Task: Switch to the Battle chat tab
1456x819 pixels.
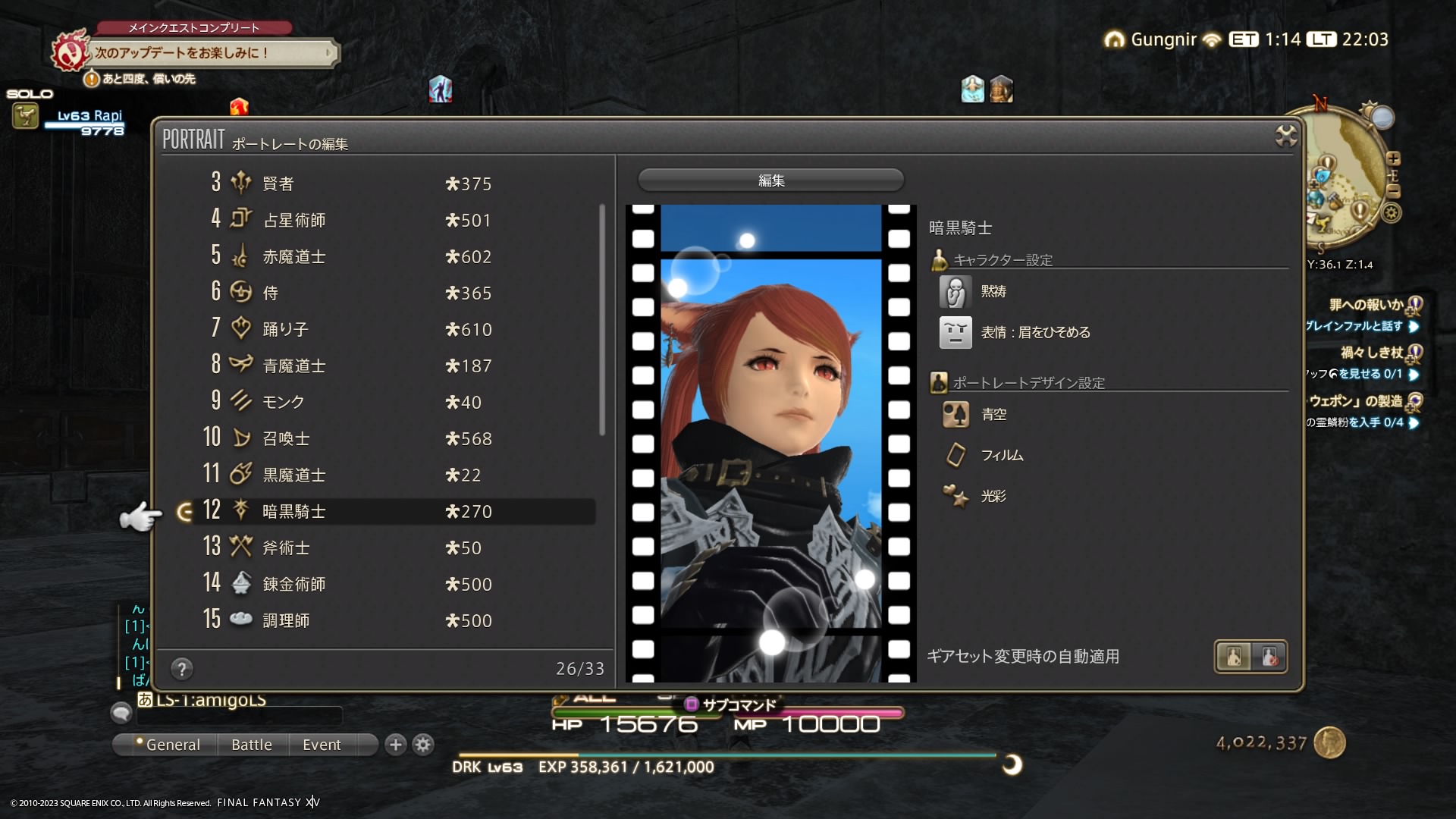Action: coord(252,745)
